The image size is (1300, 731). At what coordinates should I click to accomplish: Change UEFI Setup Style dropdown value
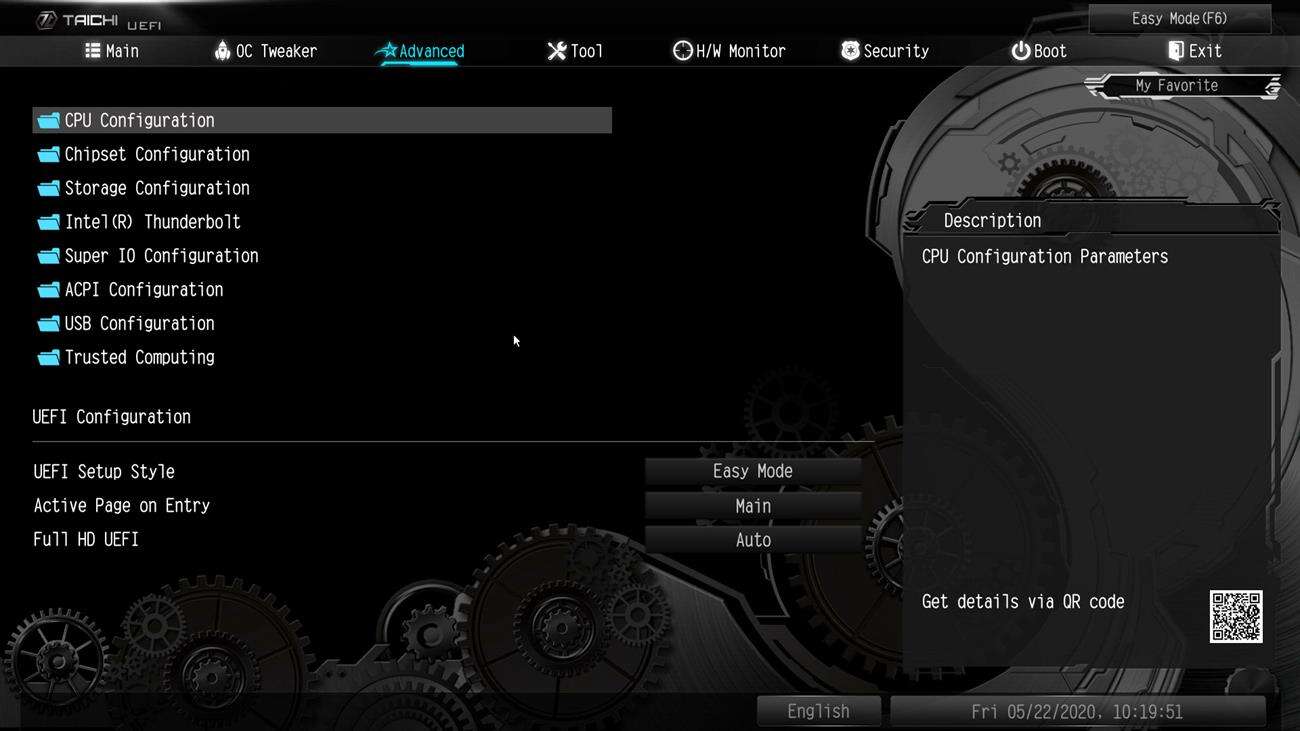point(752,472)
